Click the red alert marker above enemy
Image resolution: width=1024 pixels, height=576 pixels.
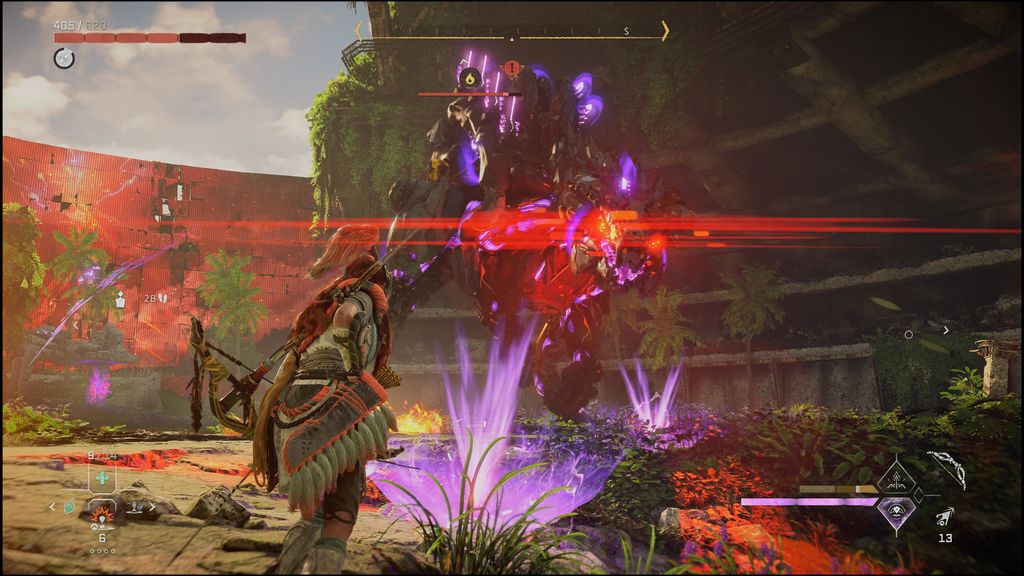512,70
